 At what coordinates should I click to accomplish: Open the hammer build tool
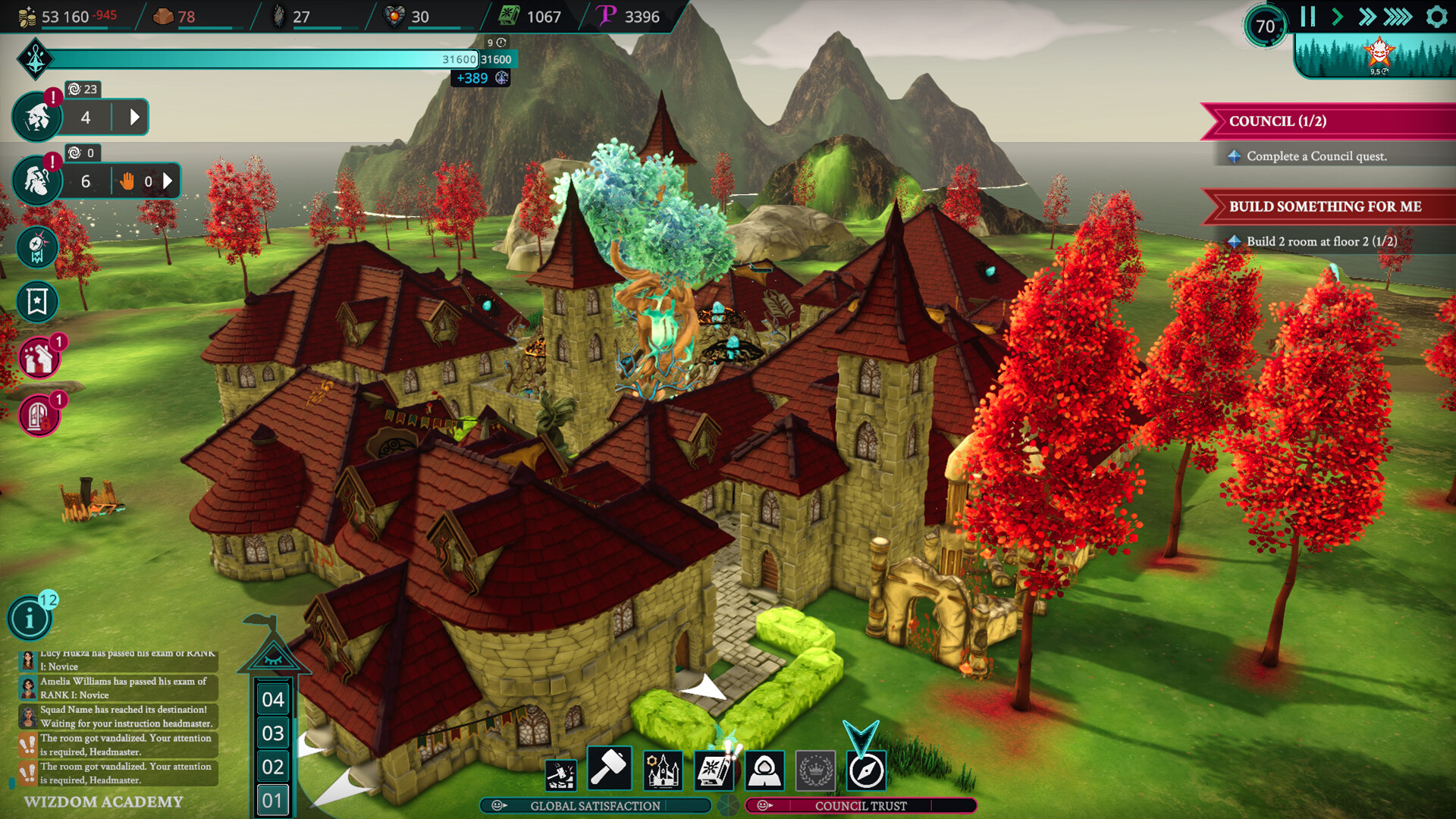click(608, 769)
